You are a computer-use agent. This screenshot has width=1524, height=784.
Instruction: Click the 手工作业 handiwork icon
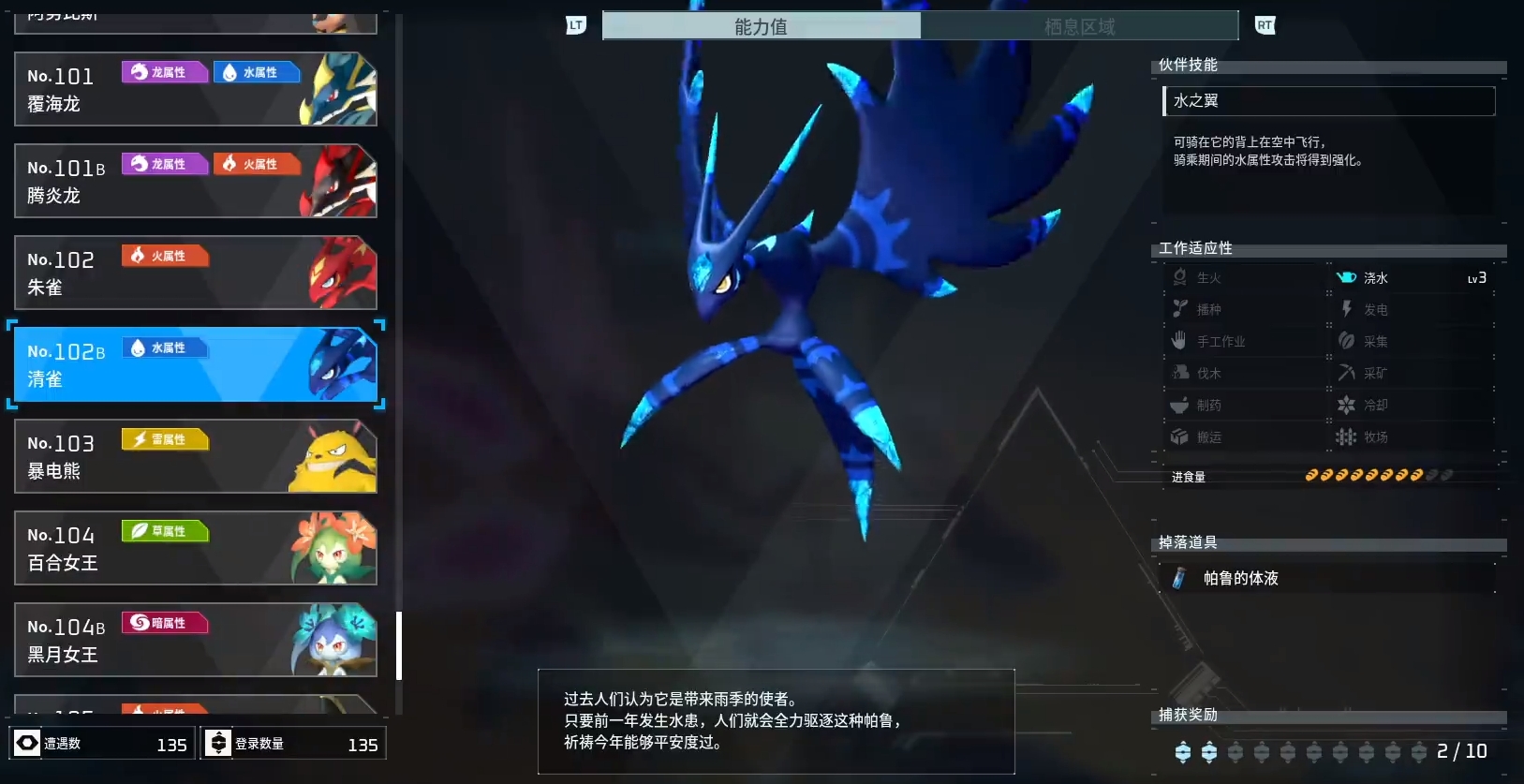1180,340
